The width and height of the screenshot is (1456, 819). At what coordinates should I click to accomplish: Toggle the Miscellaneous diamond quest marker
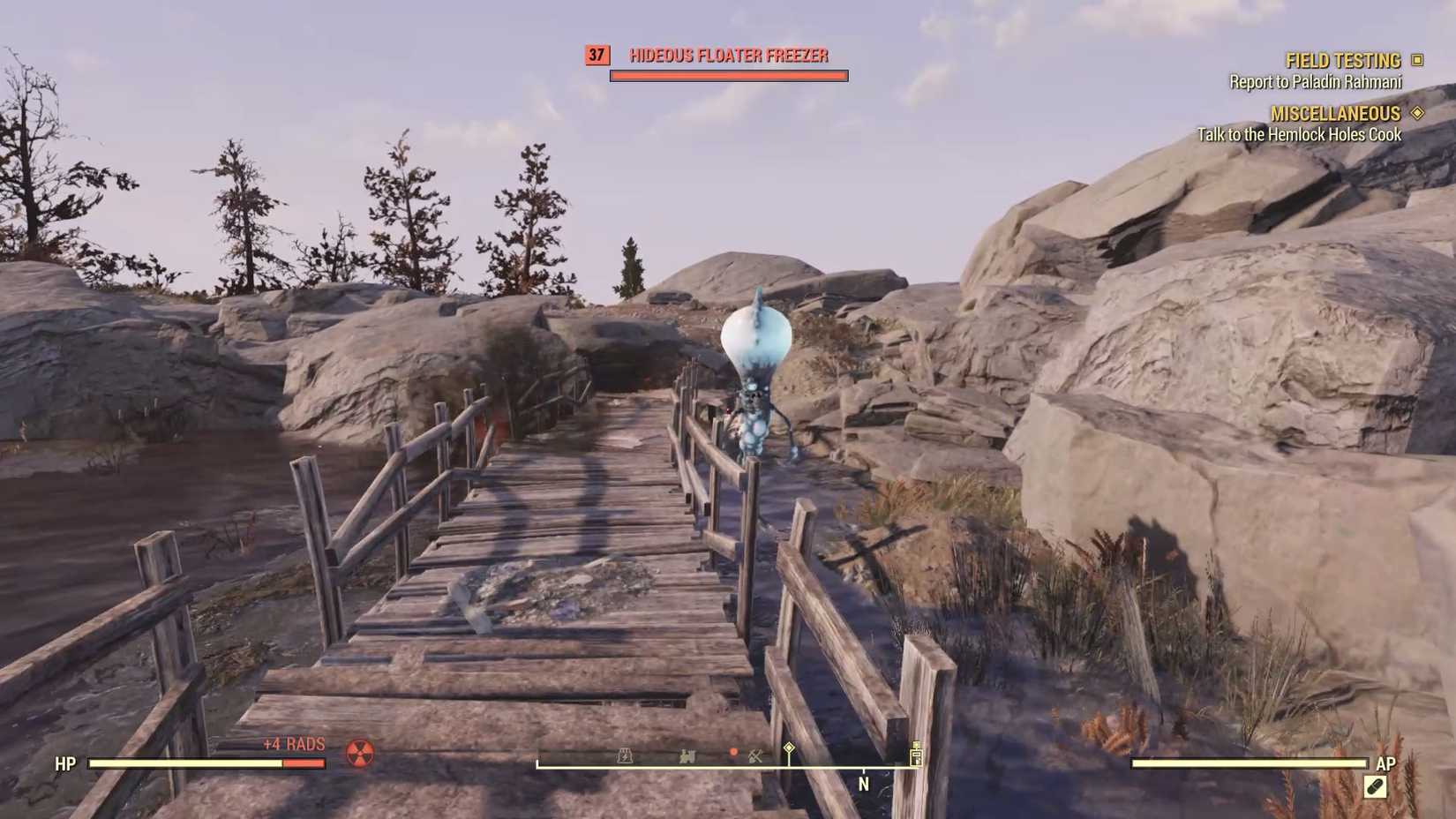click(x=1418, y=113)
